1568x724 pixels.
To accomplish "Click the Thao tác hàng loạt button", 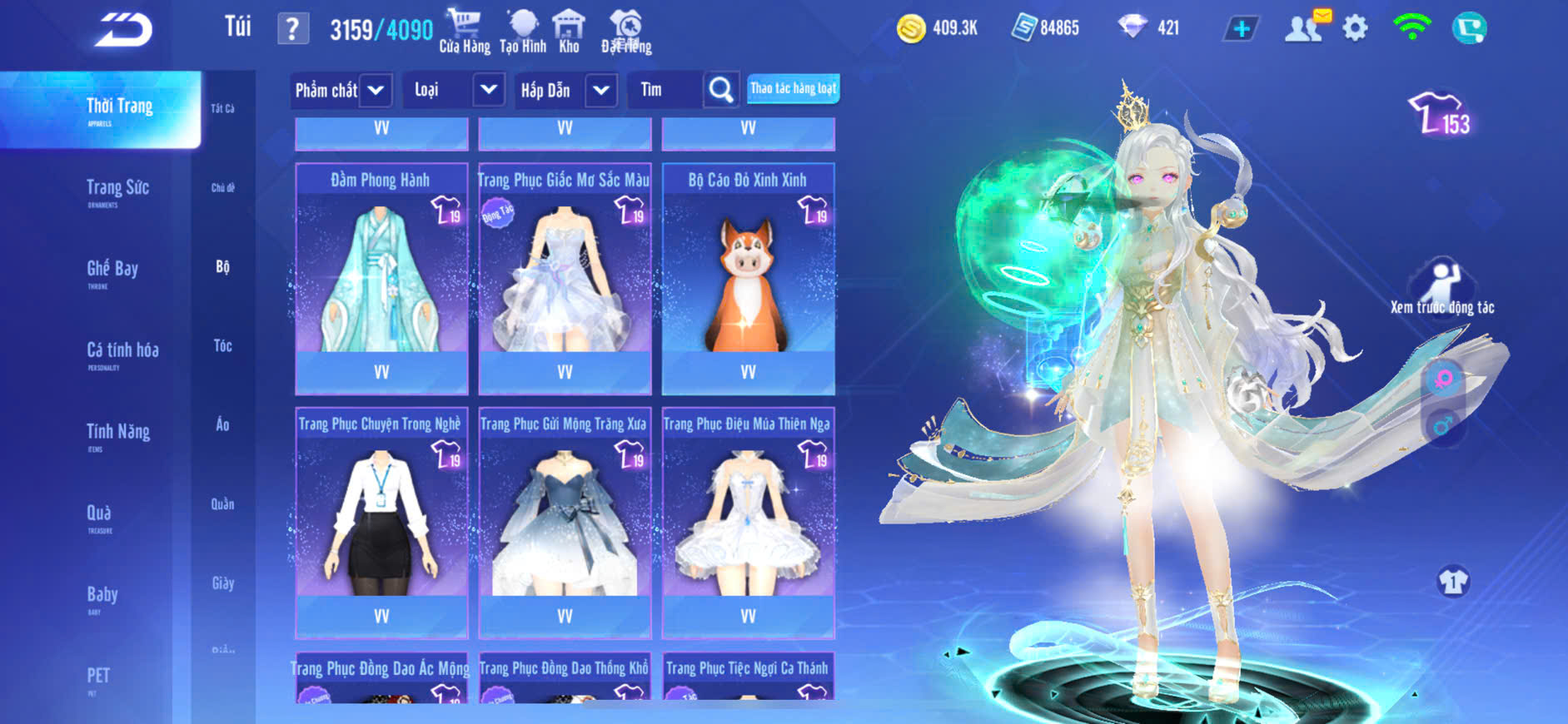I will (793, 88).
